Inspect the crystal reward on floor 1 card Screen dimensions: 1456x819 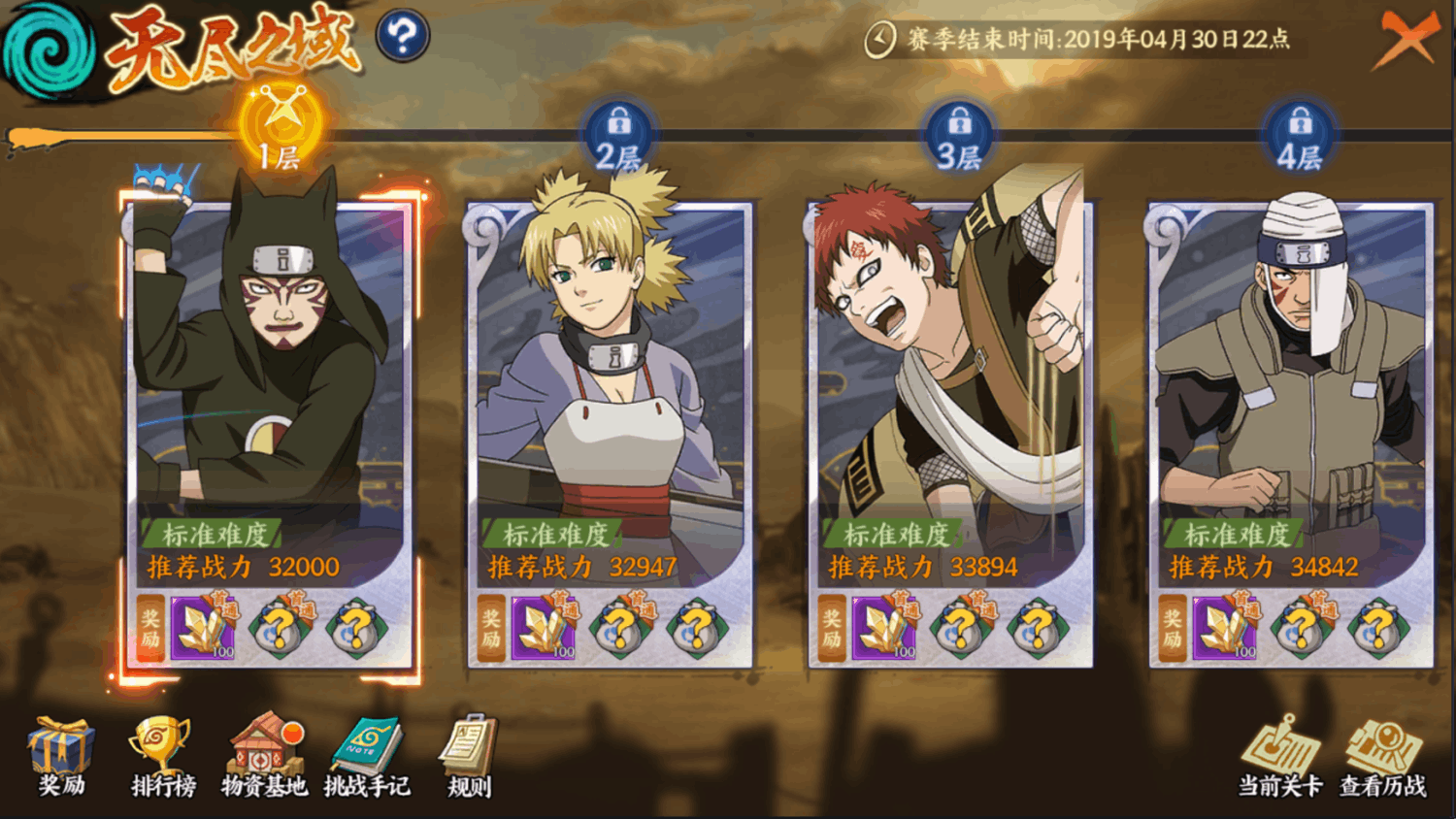(x=203, y=628)
